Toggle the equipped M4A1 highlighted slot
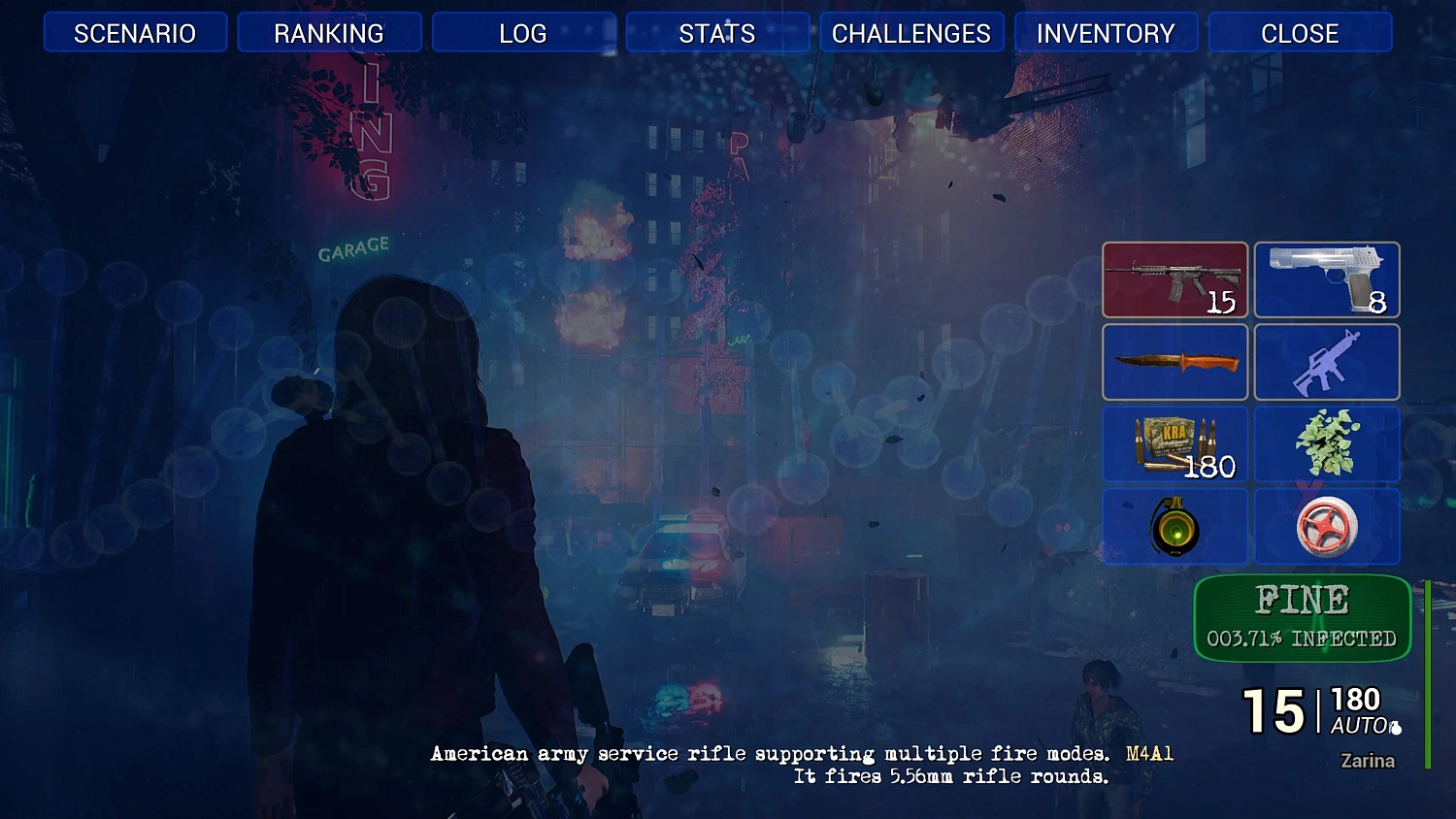1456x819 pixels. click(x=1175, y=279)
